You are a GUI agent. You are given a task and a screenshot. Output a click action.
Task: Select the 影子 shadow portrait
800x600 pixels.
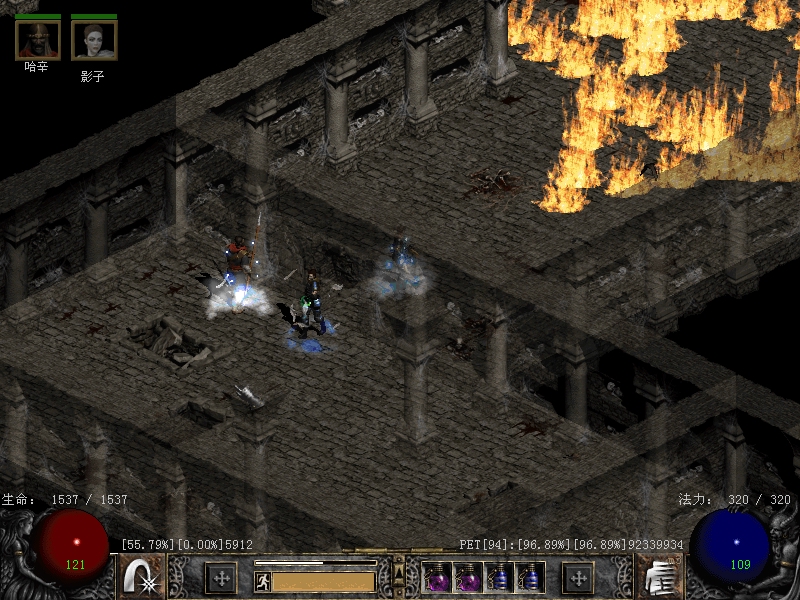click(94, 40)
